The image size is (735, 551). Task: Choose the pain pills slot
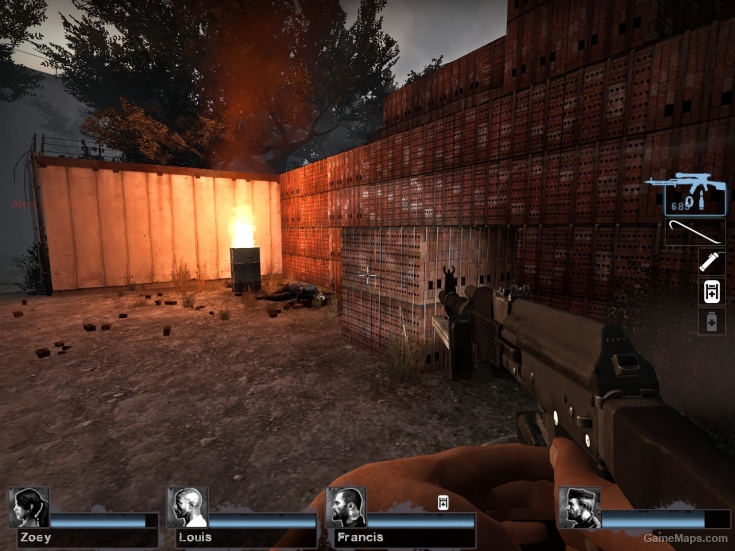tap(711, 322)
